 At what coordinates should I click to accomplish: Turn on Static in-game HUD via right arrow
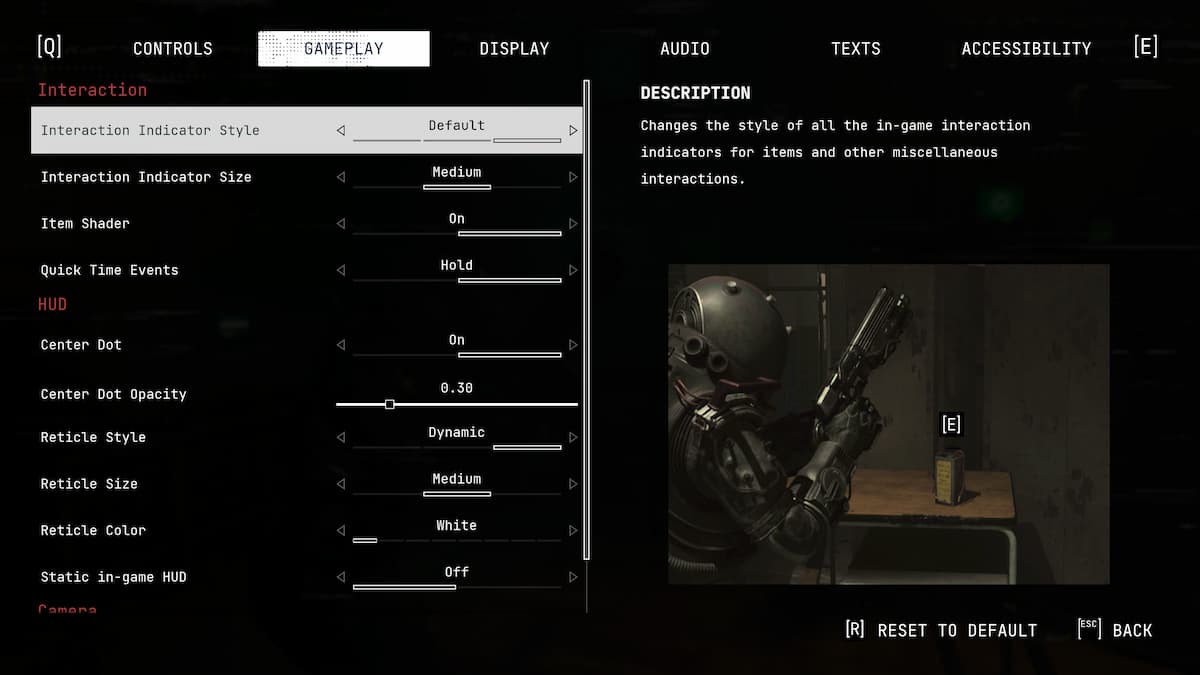point(573,577)
